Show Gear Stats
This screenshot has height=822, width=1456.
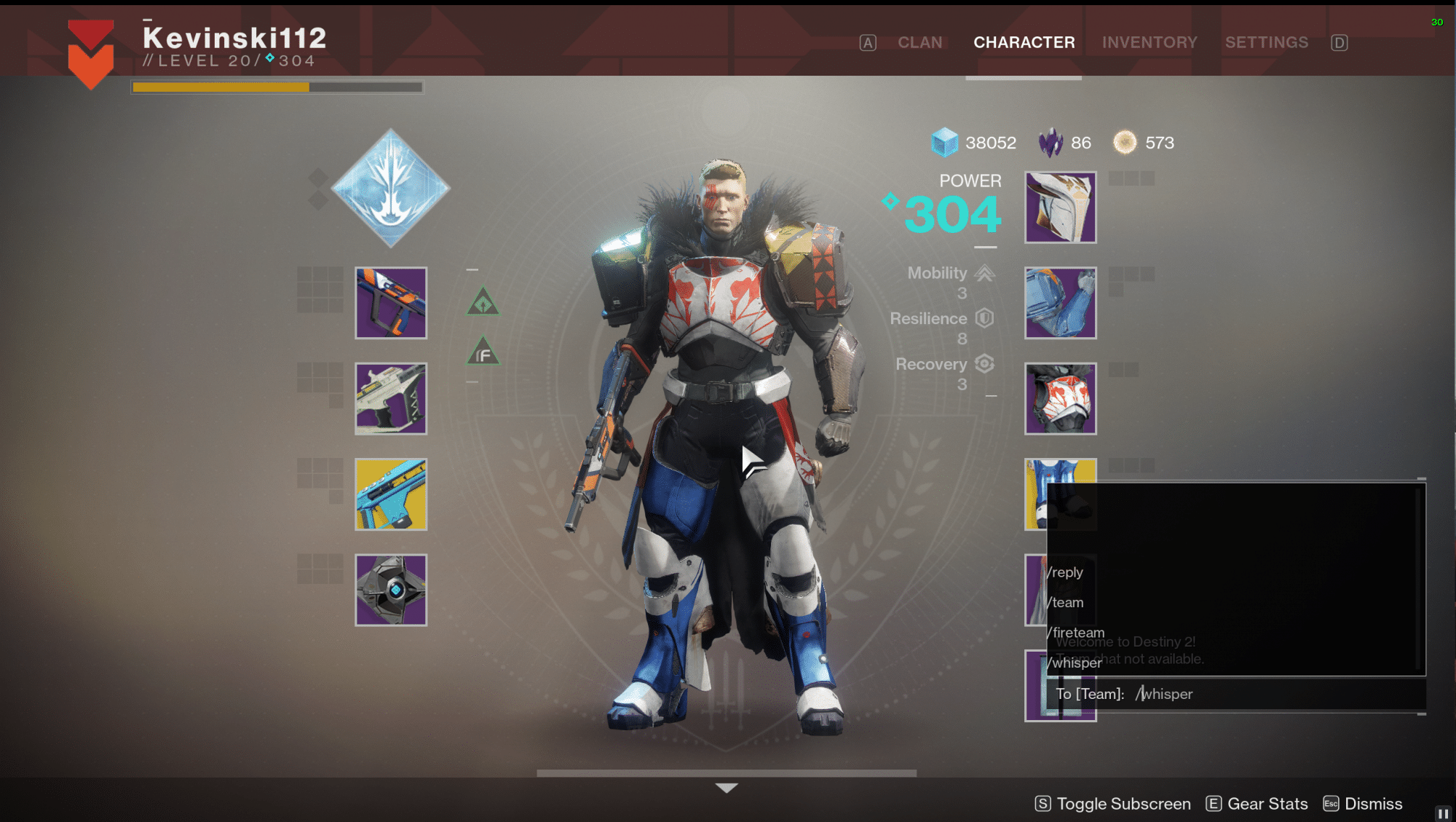[x=1257, y=804]
